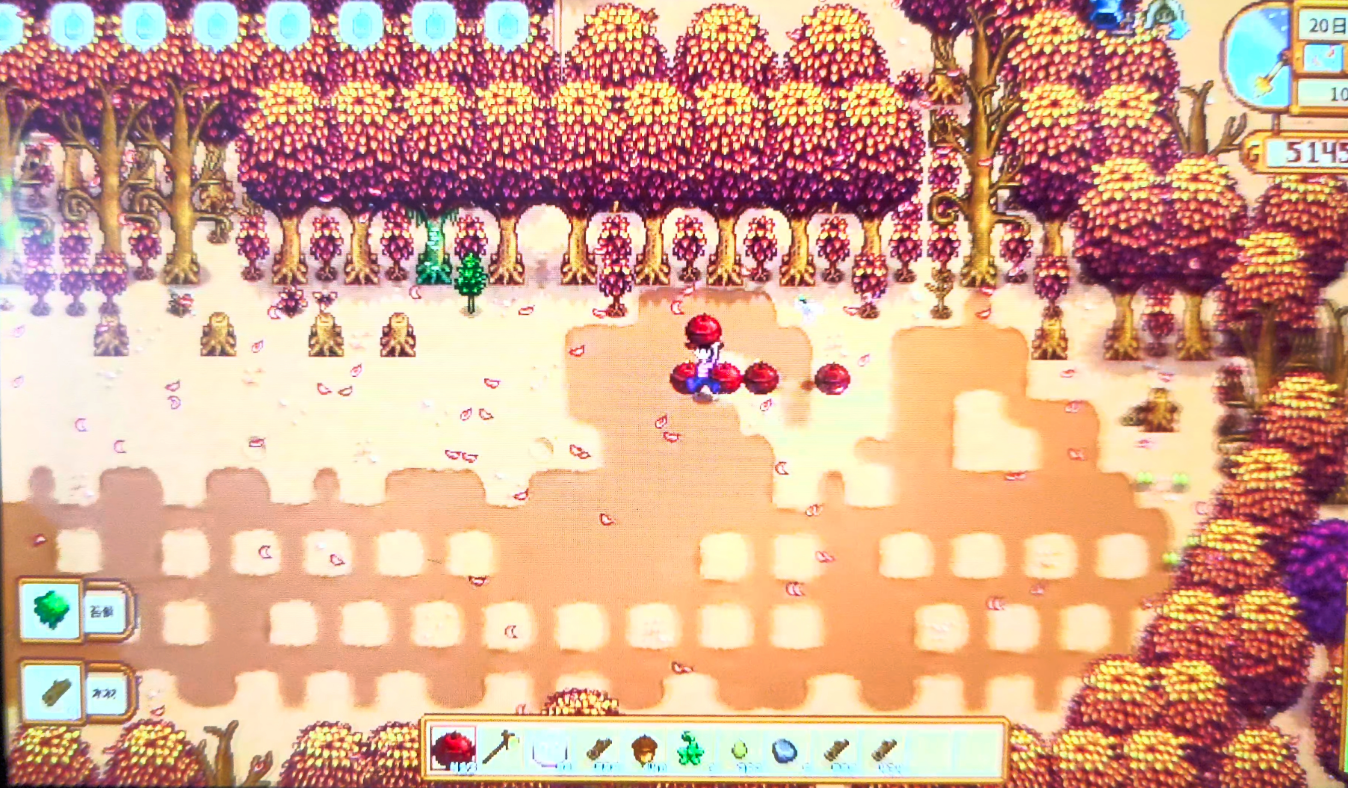This screenshot has height=788, width=1348.
Task: Select the pale white container slot
Action: tap(548, 749)
